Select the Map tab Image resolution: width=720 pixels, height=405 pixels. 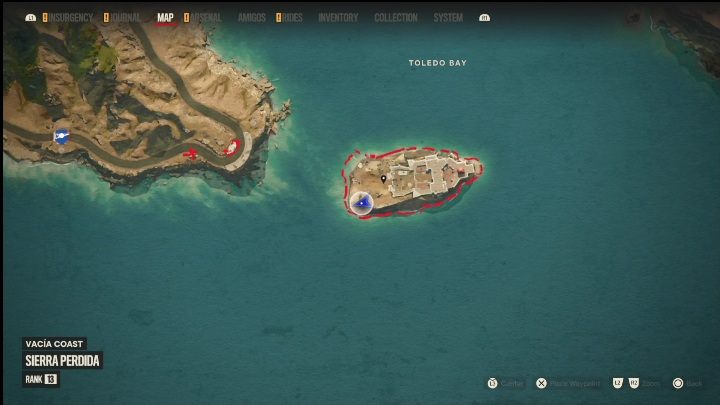165,18
